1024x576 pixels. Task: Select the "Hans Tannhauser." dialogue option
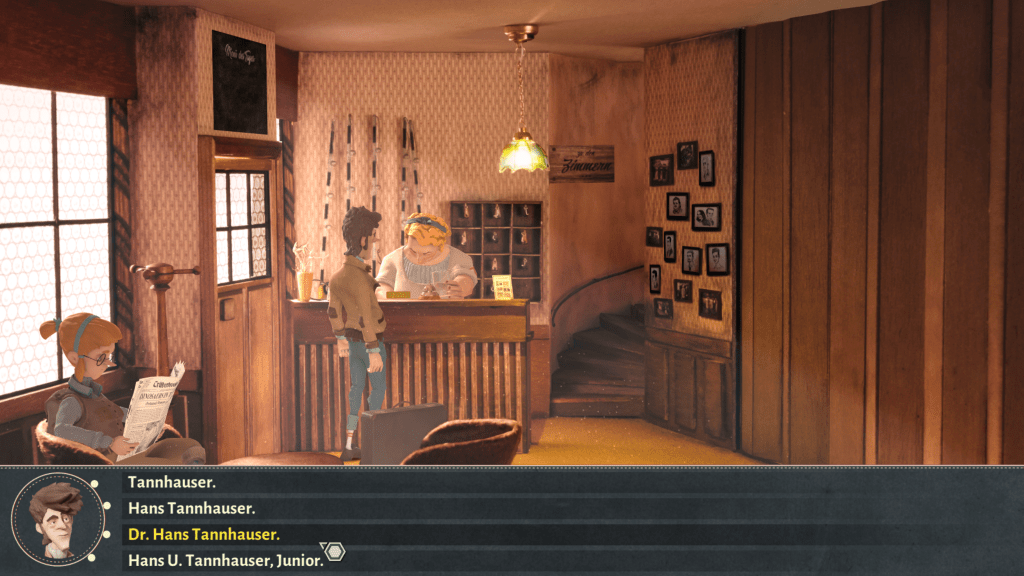click(192, 508)
